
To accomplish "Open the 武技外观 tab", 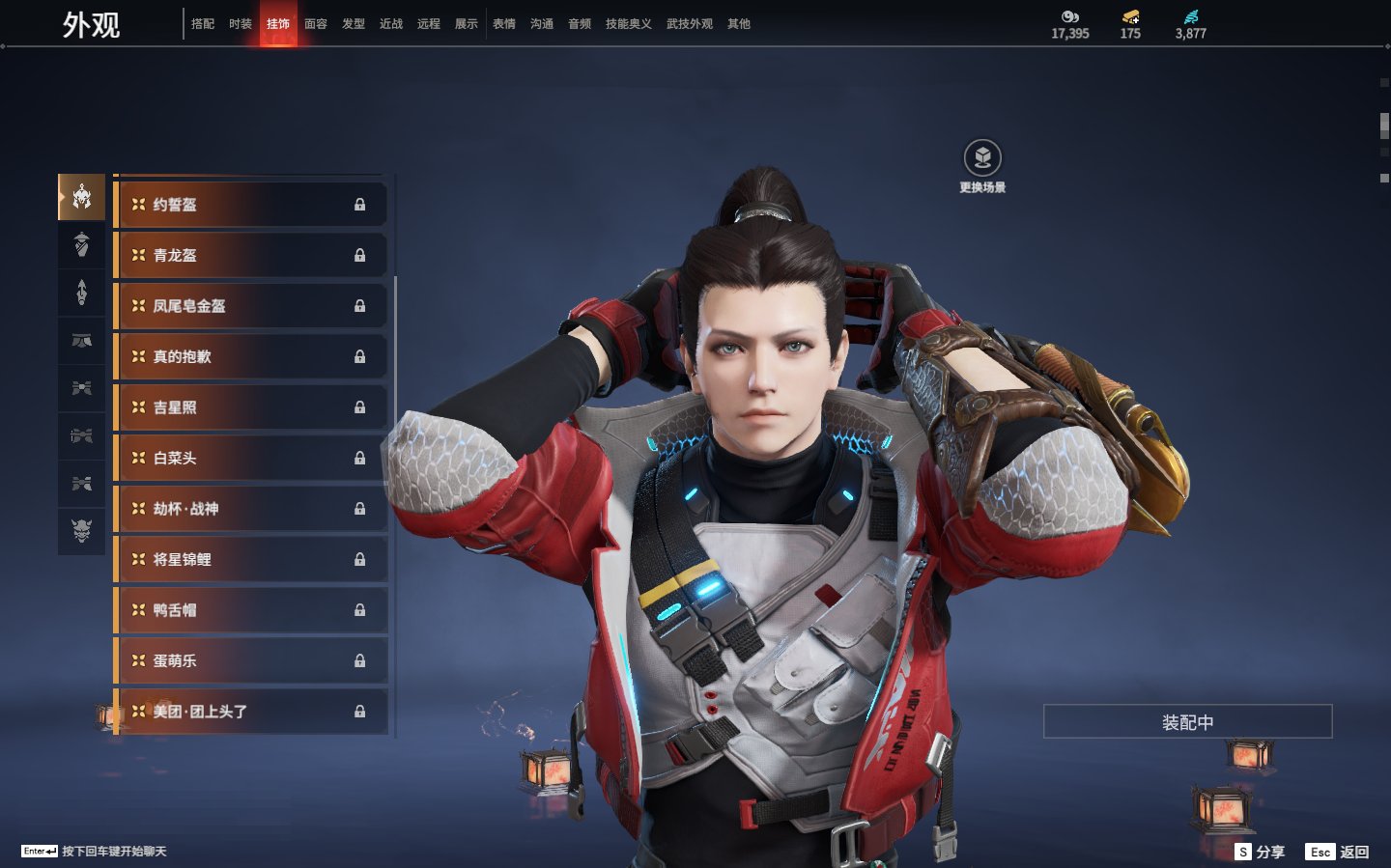I will [689, 24].
